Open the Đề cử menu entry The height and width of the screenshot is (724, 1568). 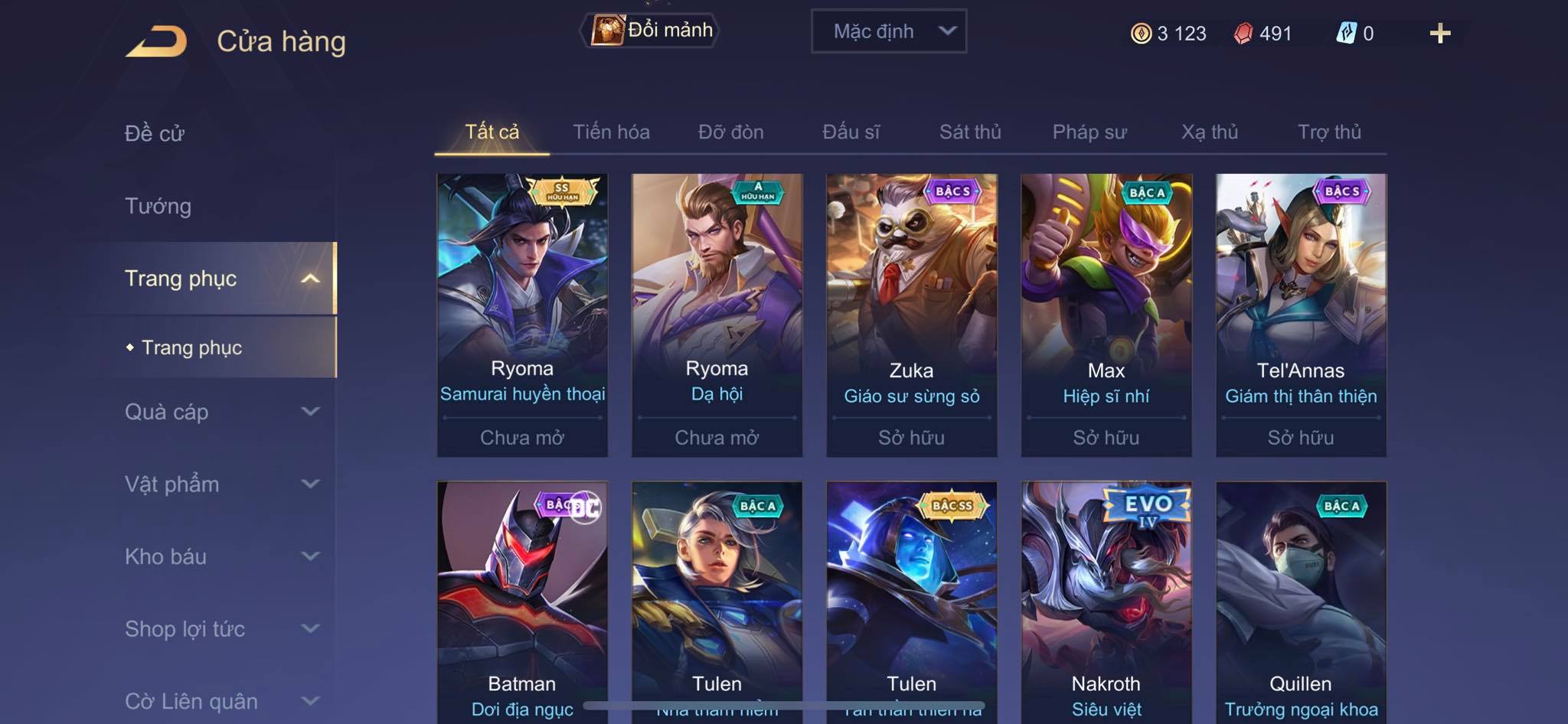pyautogui.click(x=155, y=133)
